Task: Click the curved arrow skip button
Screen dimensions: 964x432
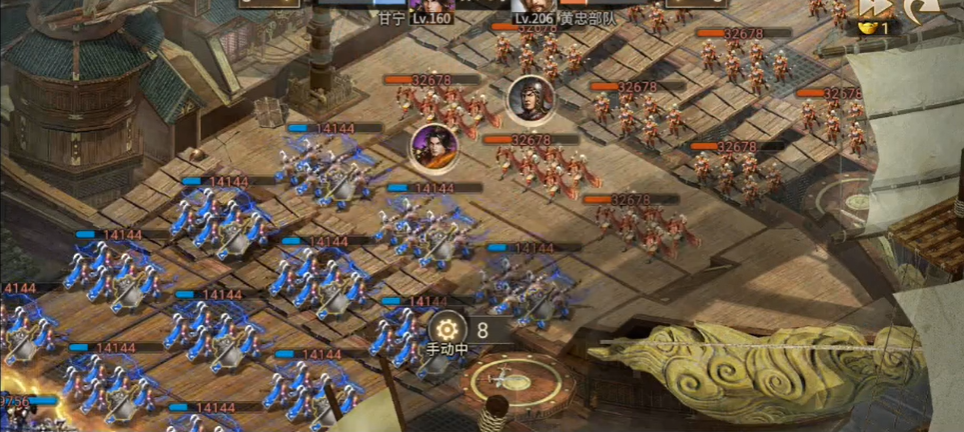Action: pyautogui.click(x=919, y=9)
